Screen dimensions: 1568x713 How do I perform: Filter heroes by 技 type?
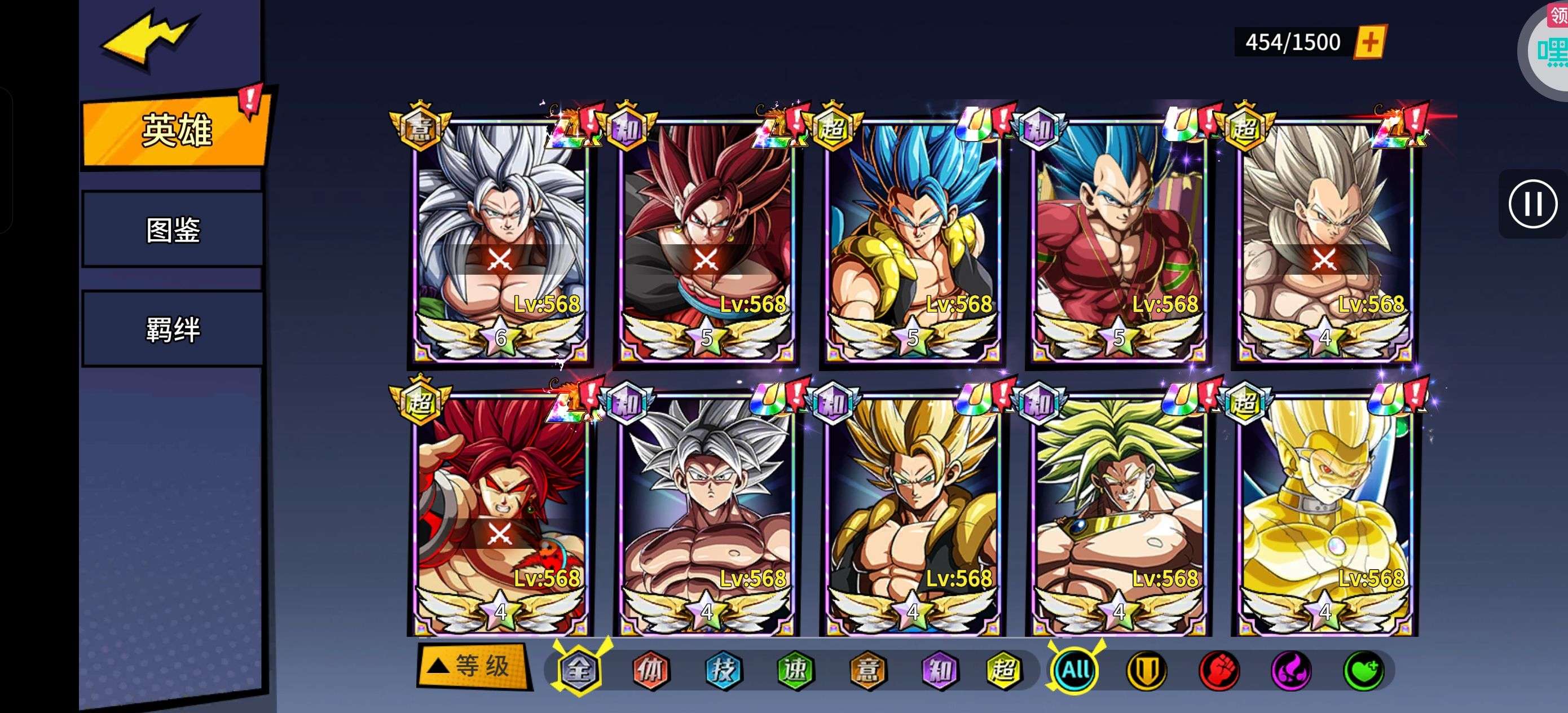point(723,670)
